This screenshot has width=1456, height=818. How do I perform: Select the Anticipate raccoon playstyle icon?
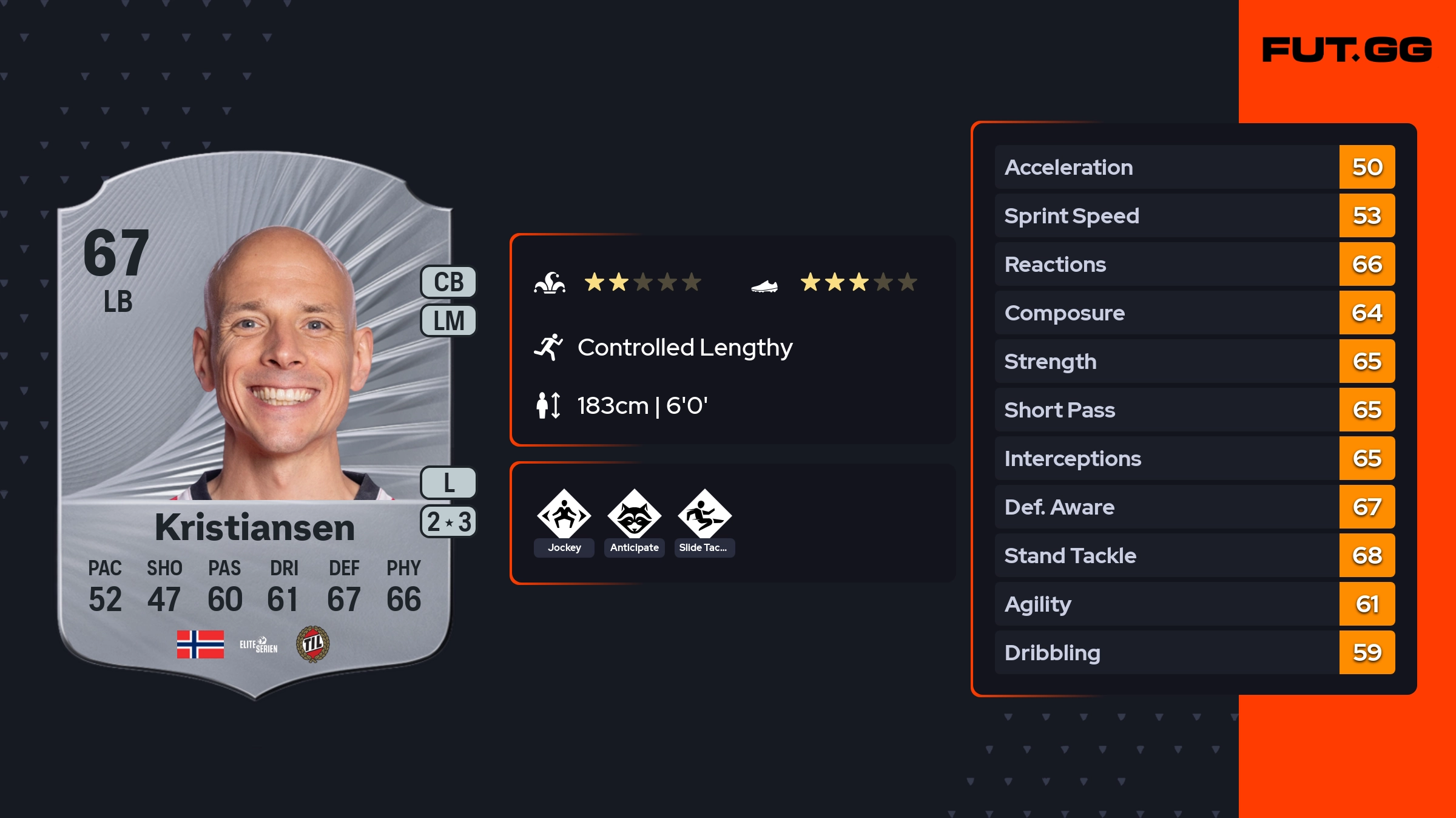(635, 515)
